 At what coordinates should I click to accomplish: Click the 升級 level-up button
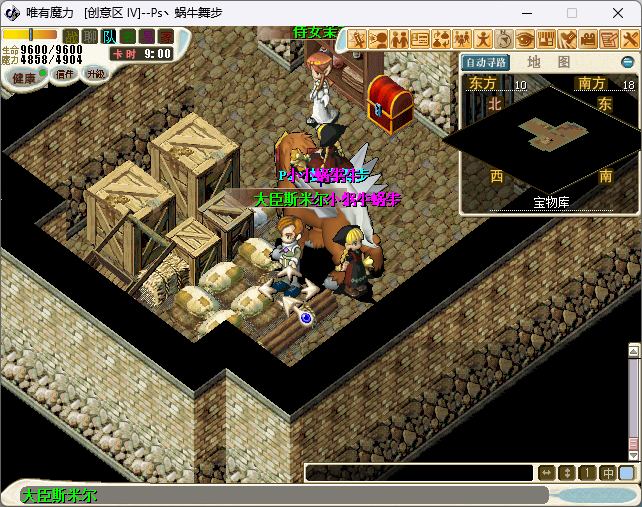(96, 74)
